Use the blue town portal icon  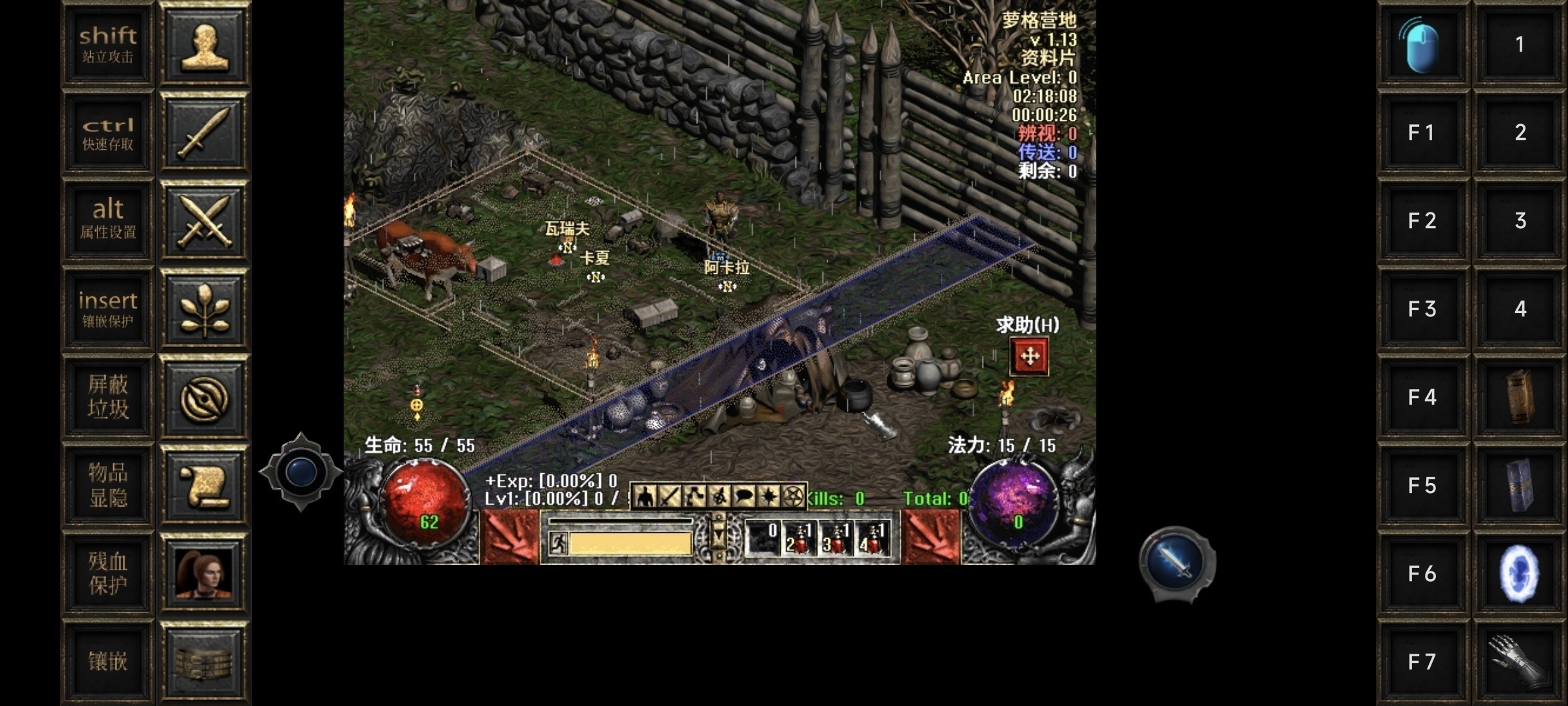[1520, 573]
